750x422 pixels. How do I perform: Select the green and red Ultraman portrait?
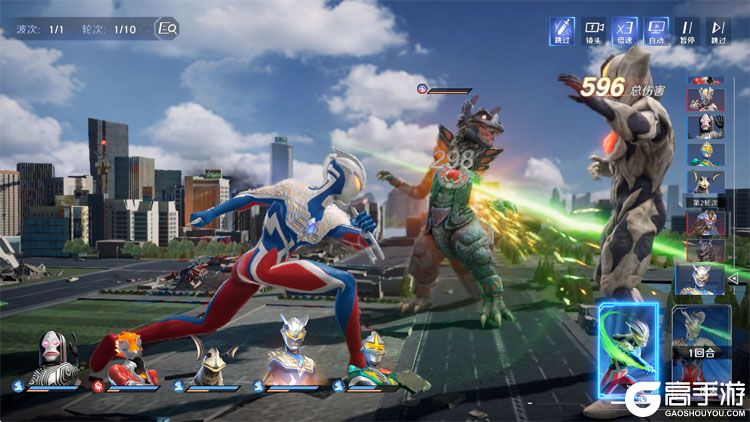coord(372,360)
